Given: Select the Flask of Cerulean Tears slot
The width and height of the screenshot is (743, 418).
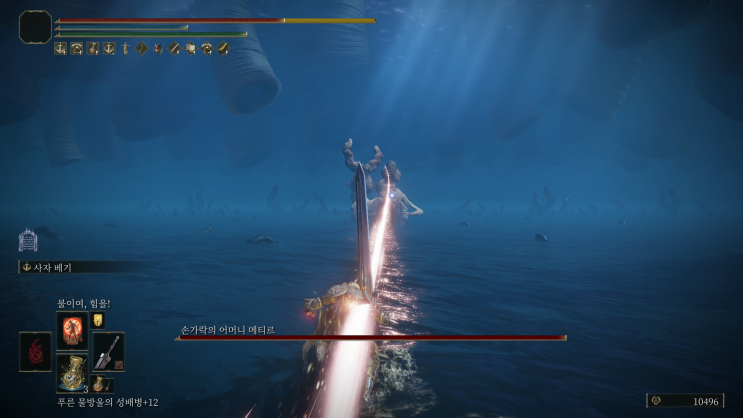Looking at the screenshot, I should click(x=72, y=372).
